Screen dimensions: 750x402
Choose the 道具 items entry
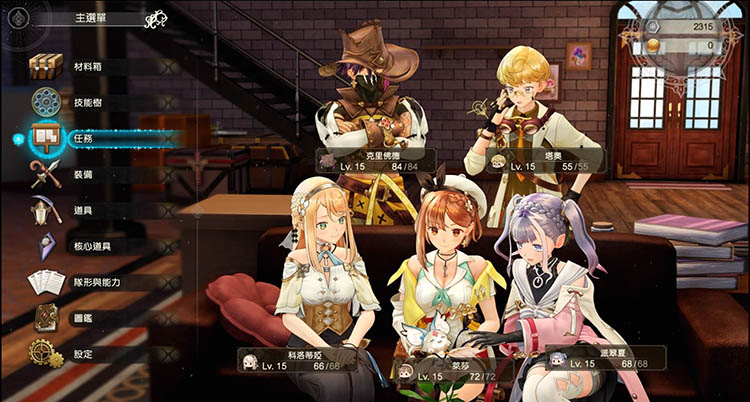pos(85,211)
